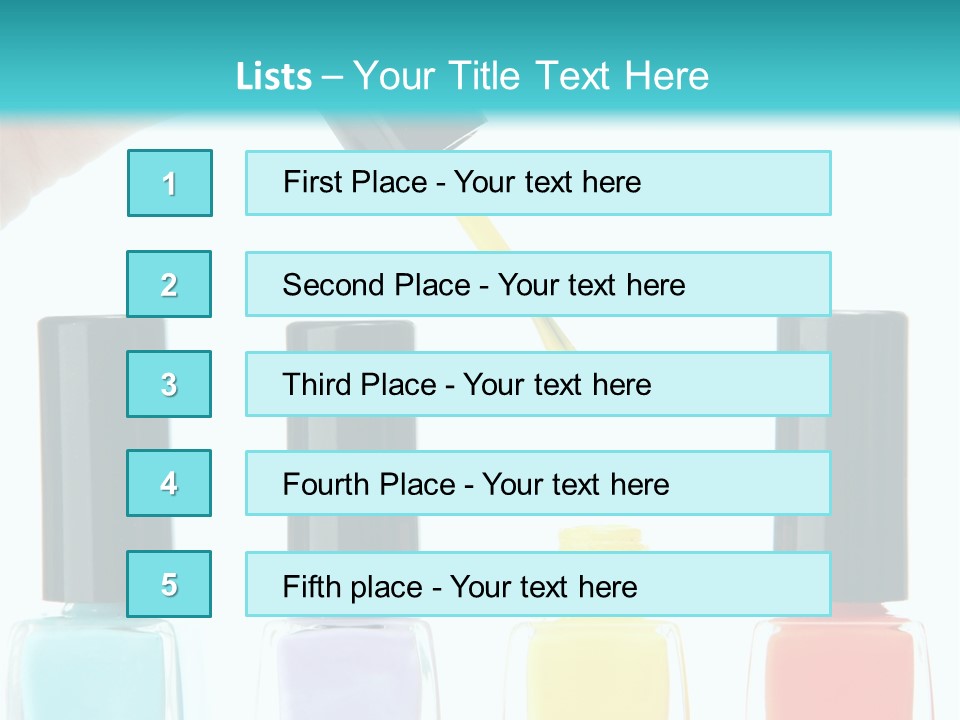
Task: Select the Fifth place text bar
Action: [538, 584]
